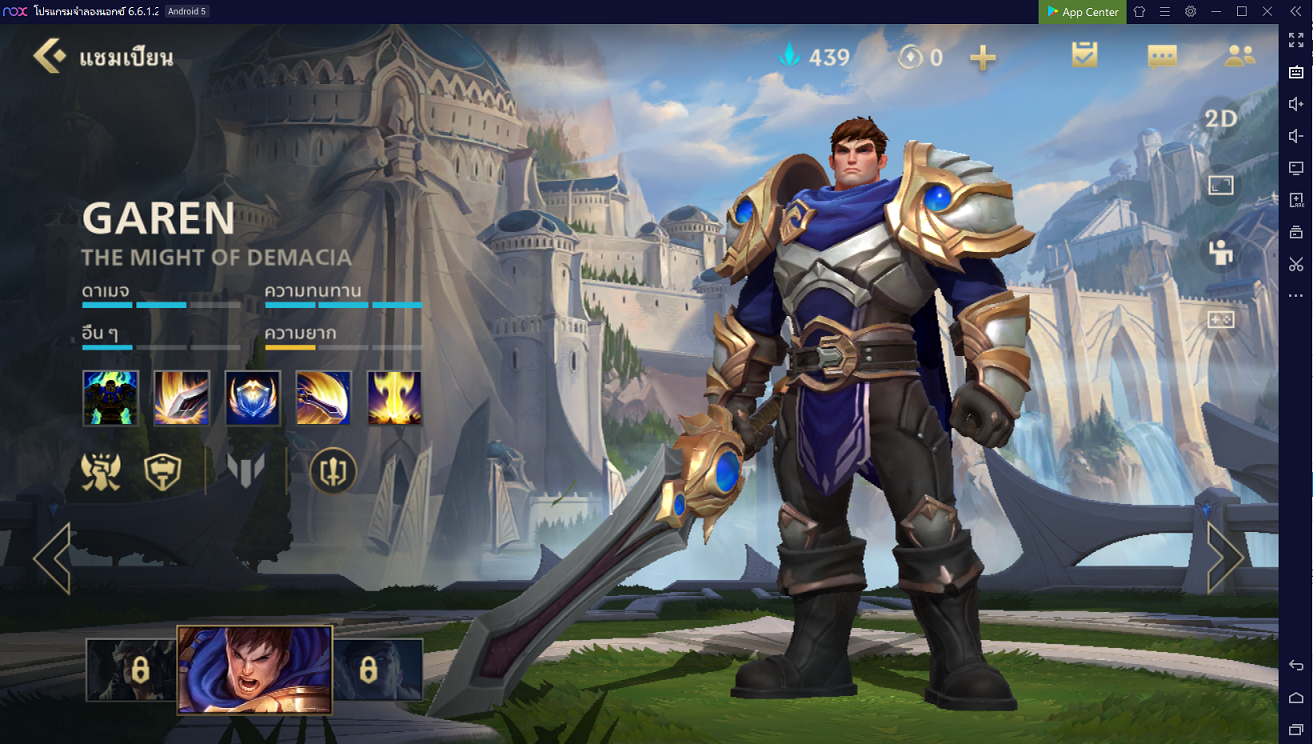This screenshot has width=1313, height=744.
Task: Add currency with the gold plus button
Action: tap(983, 57)
